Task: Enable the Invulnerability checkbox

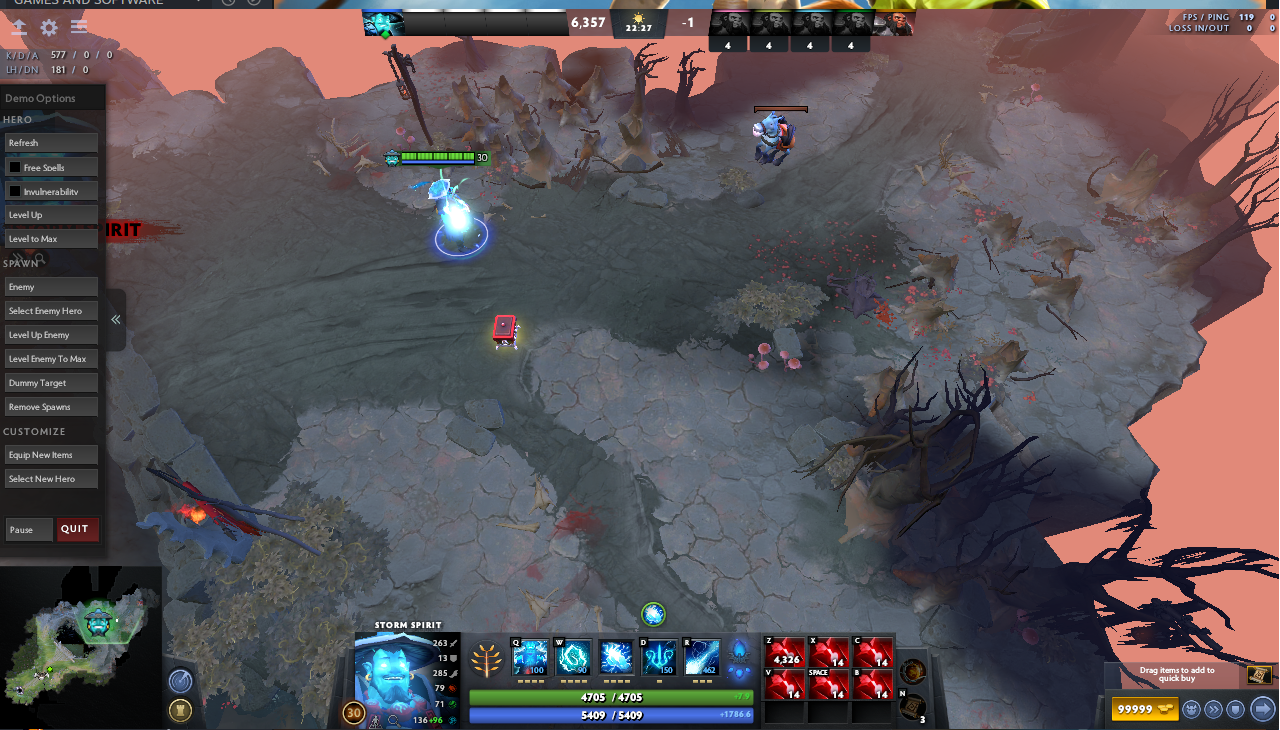Action: pyautogui.click(x=15, y=191)
